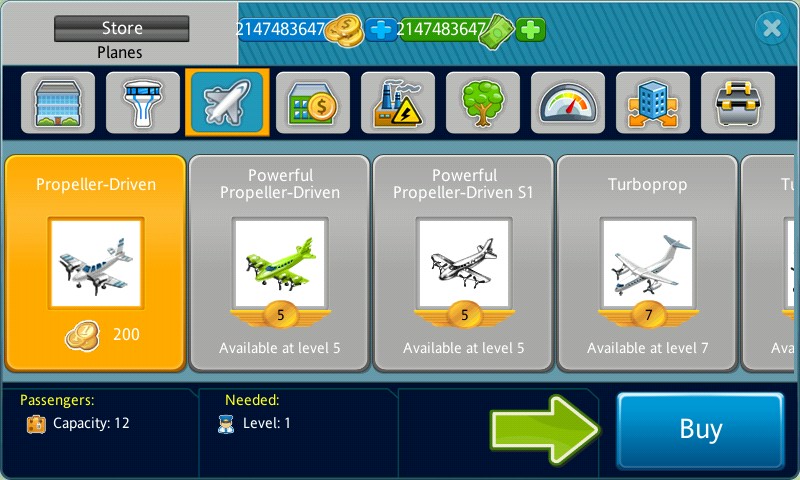Select the Planes category tab

pos(227,103)
